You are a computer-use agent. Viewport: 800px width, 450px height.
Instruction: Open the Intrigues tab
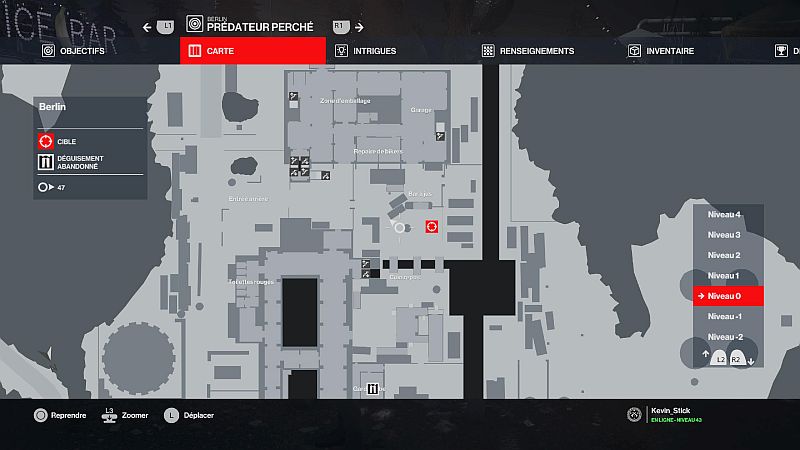(x=367, y=50)
